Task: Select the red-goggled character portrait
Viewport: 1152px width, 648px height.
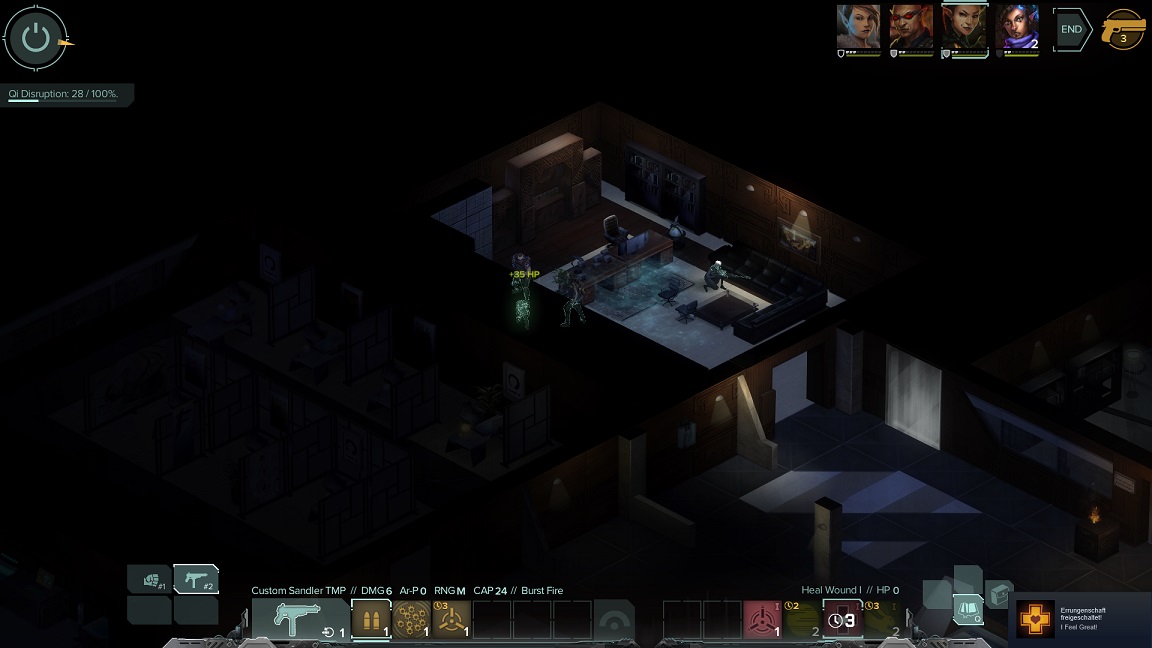Action: 911,27
